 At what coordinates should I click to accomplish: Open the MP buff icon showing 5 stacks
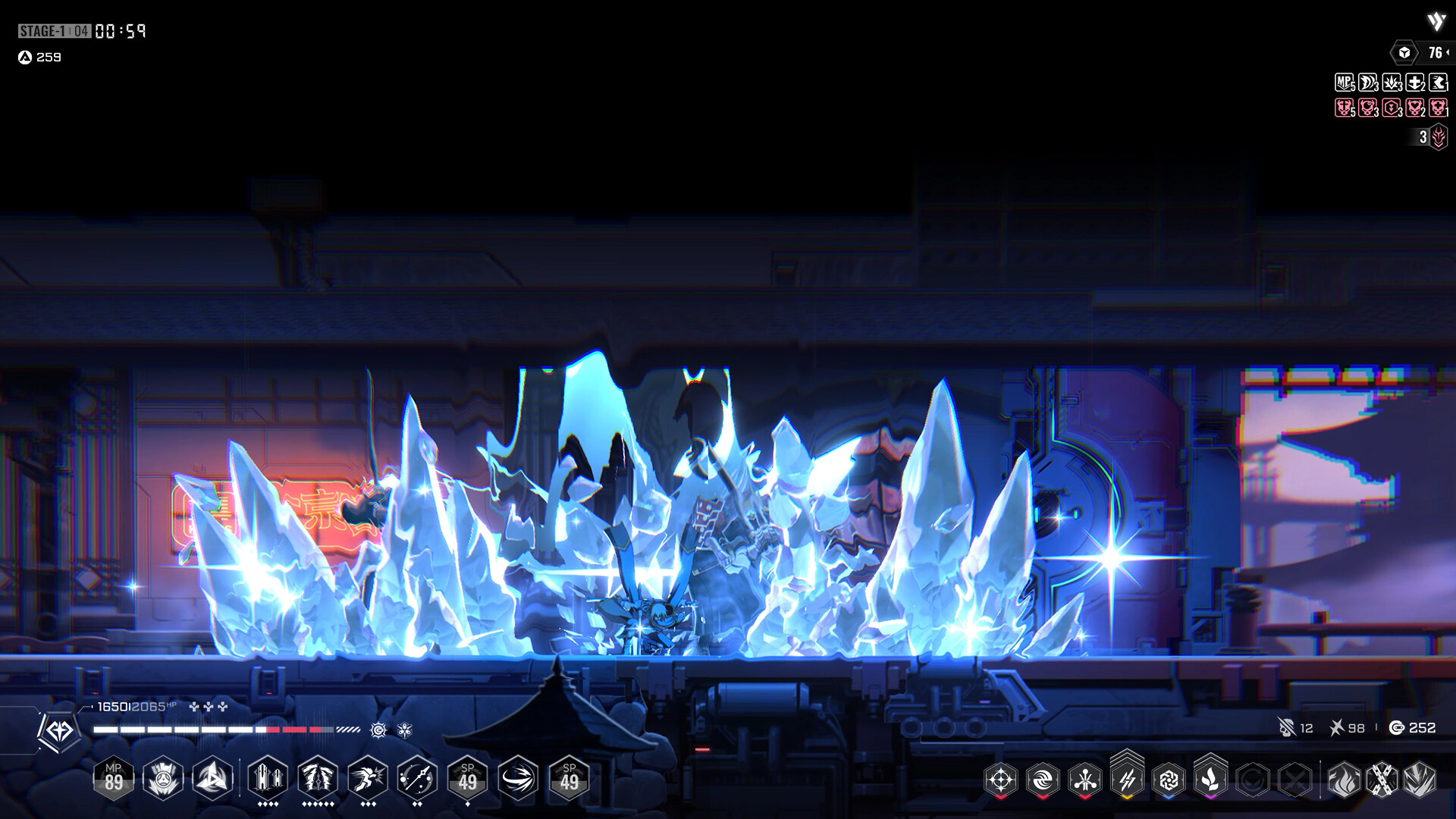point(1342,82)
